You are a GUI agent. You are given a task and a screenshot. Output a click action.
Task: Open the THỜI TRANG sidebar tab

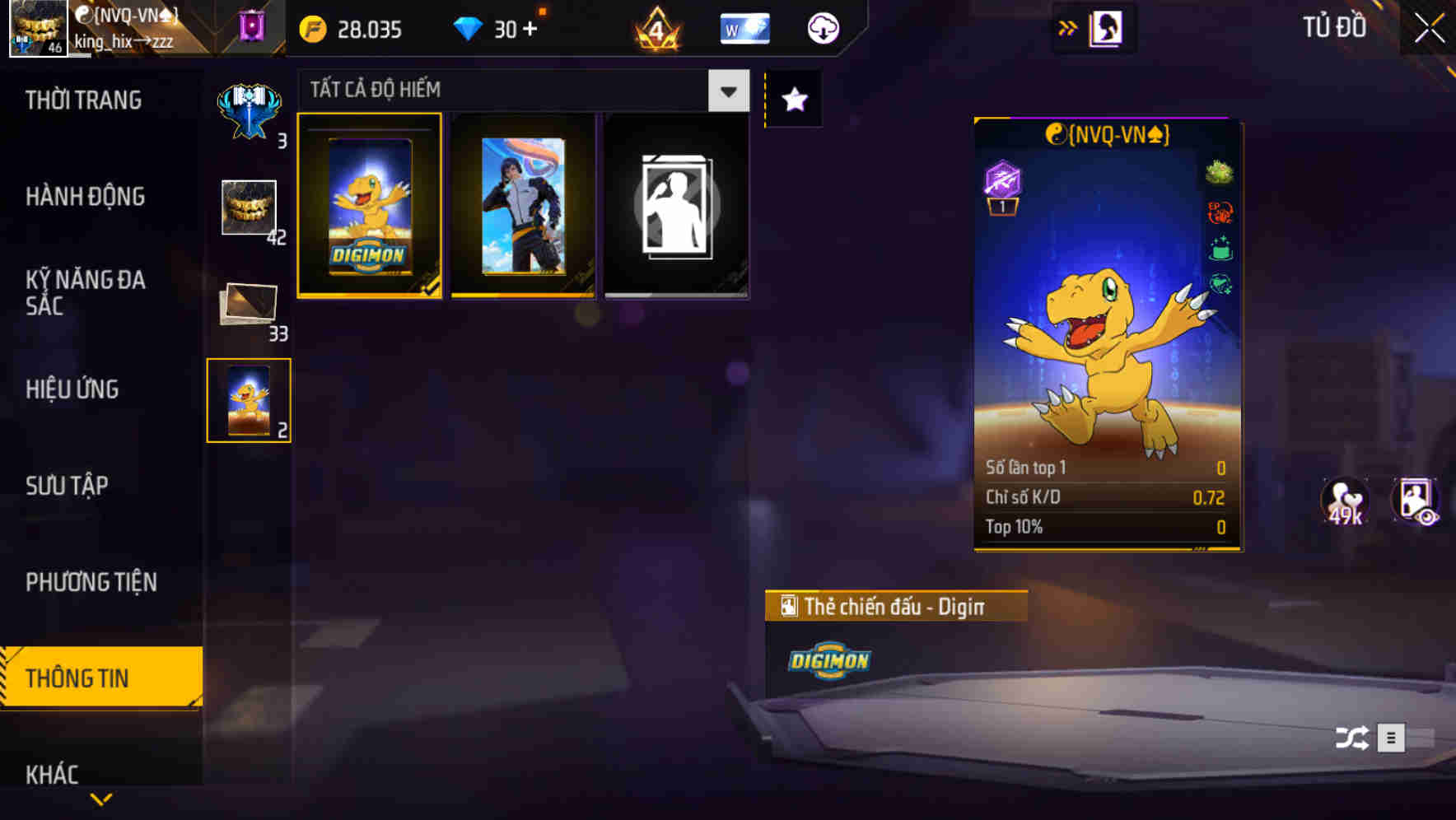[x=82, y=100]
